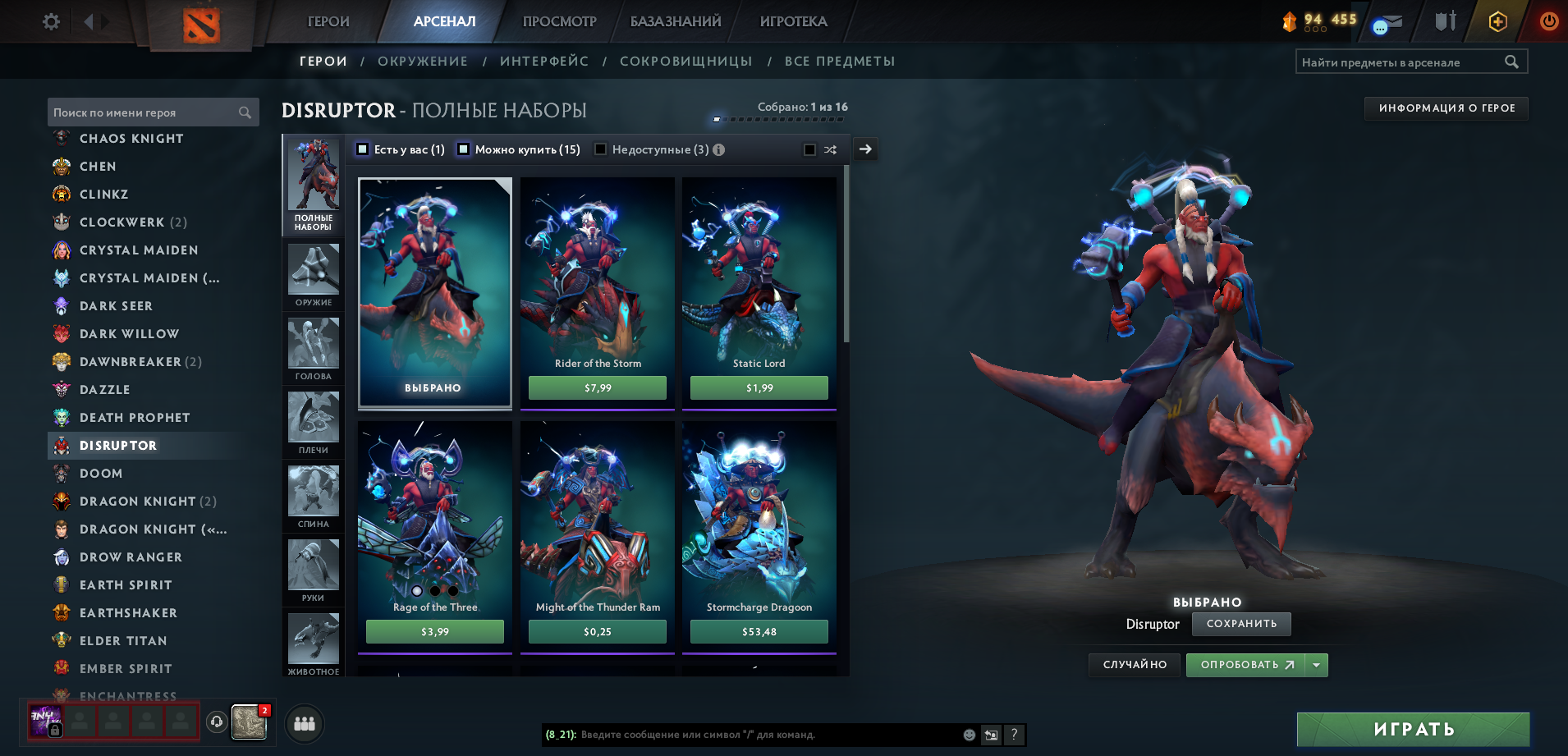
Task: Uncheck the Есть у вас (1) filter
Action: click(x=361, y=149)
